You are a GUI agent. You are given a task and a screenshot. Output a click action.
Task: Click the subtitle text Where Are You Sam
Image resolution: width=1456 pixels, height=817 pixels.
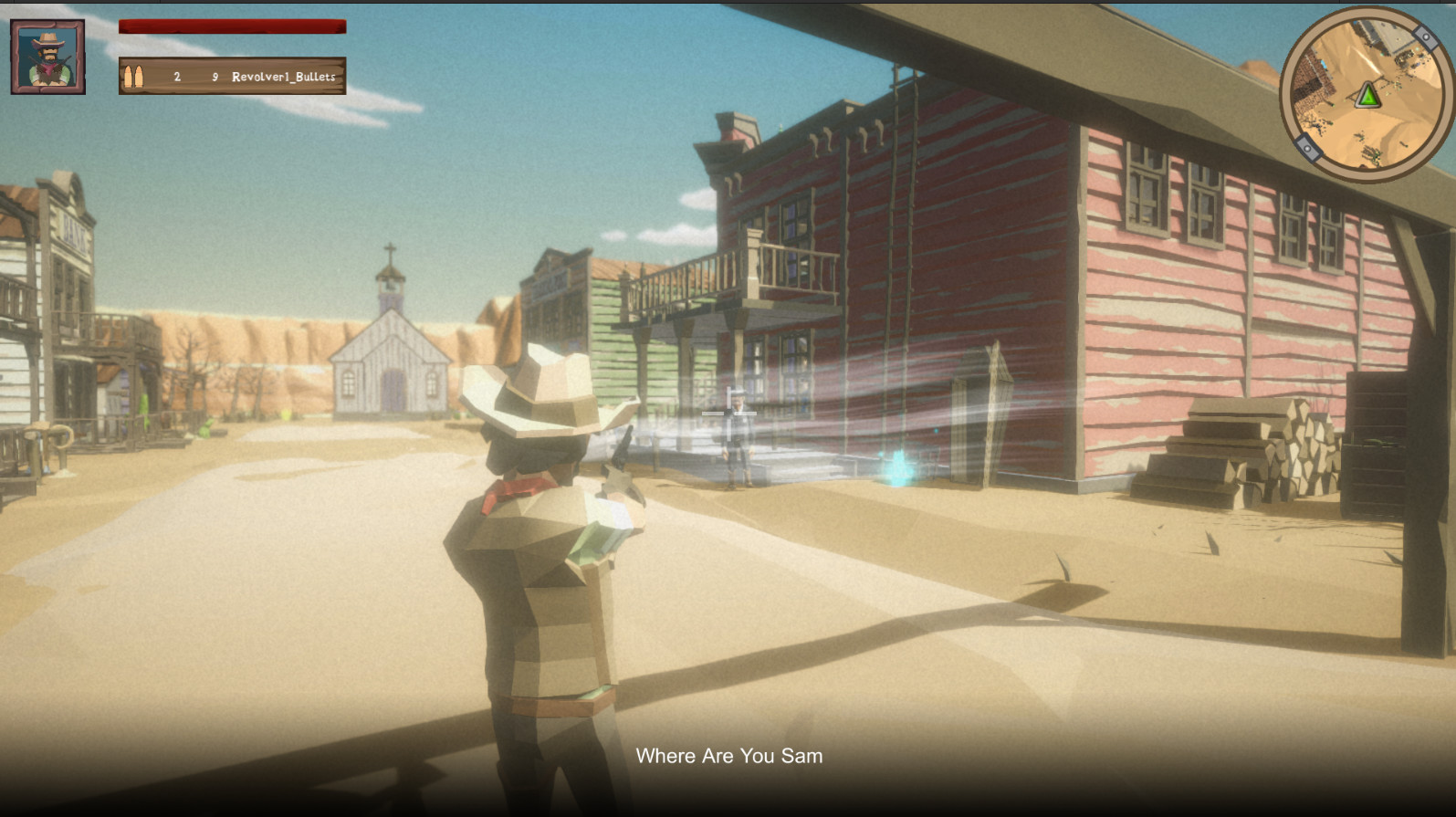click(x=728, y=756)
